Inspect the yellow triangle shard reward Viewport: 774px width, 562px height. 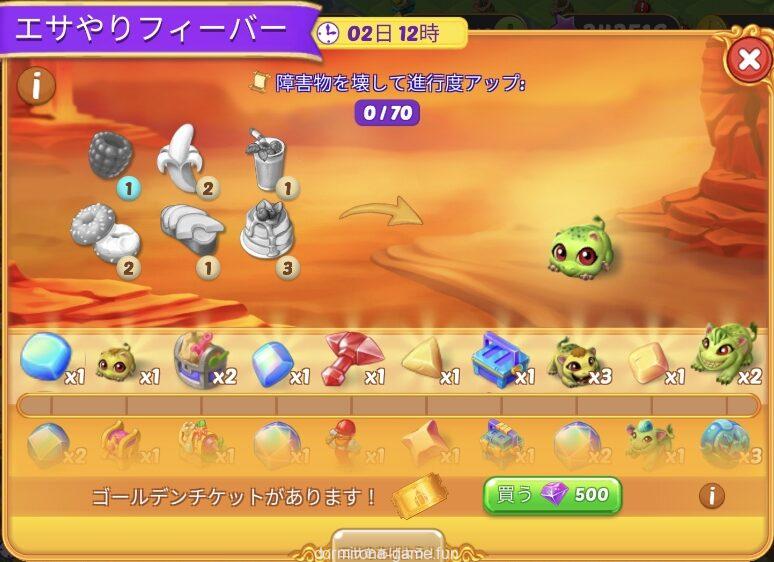(x=423, y=358)
